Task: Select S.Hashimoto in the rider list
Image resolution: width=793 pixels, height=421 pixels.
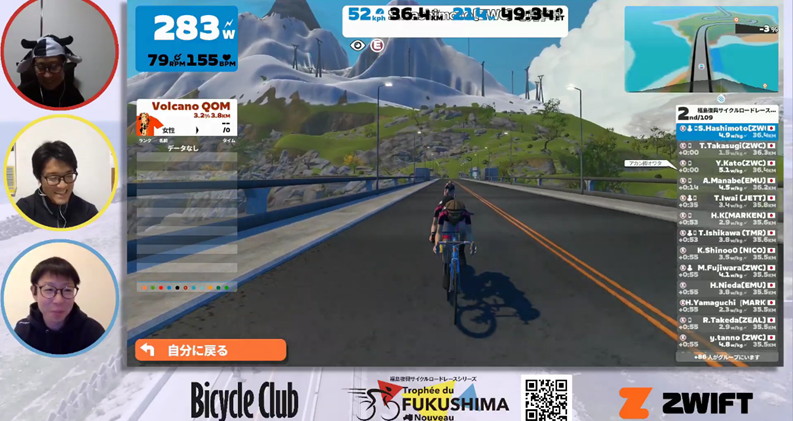Action: [727, 131]
